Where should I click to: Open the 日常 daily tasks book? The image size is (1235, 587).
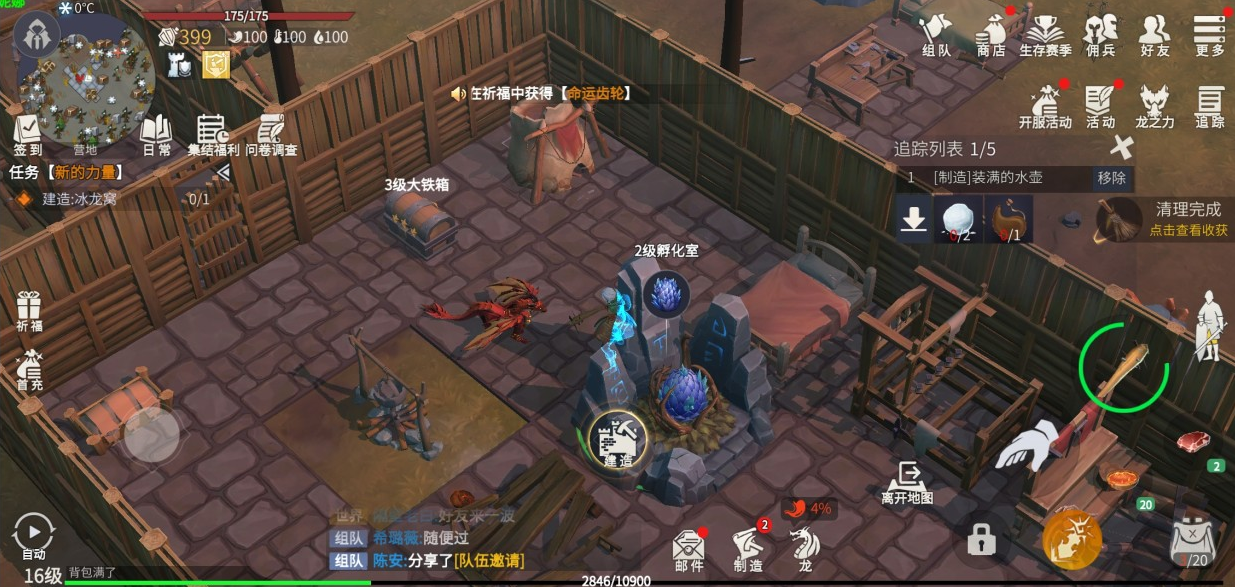[x=156, y=135]
